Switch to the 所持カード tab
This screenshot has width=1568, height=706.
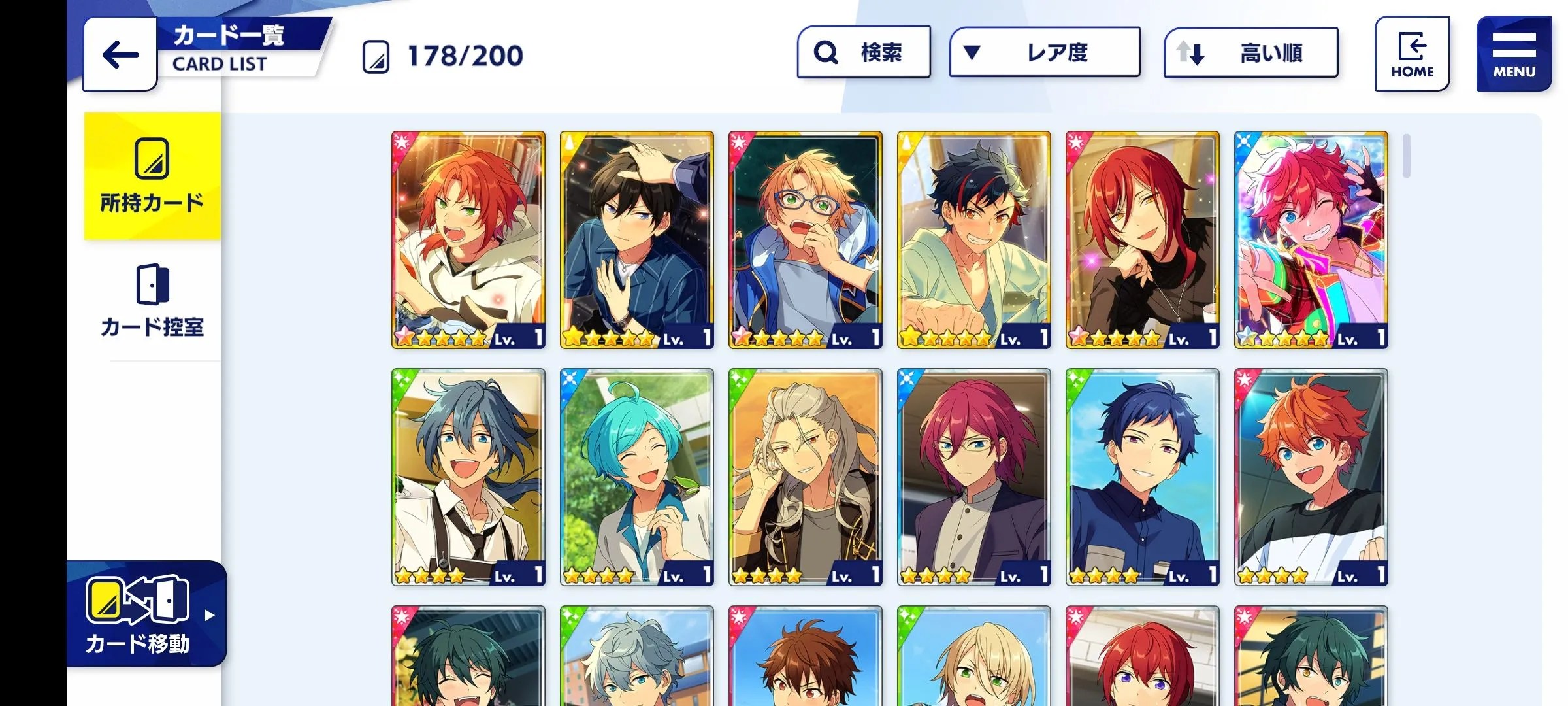click(x=152, y=176)
